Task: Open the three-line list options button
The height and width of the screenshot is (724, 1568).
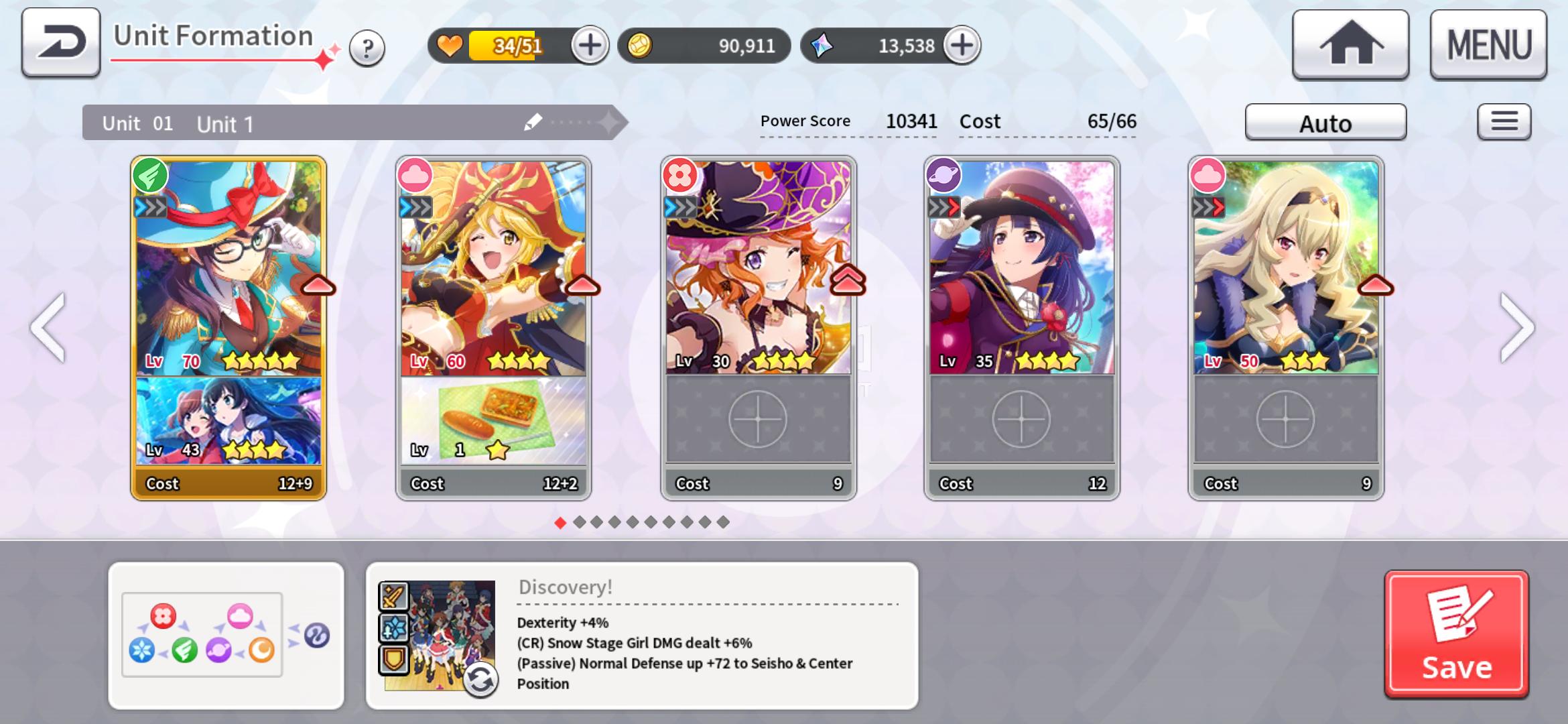Action: pyautogui.click(x=1504, y=122)
